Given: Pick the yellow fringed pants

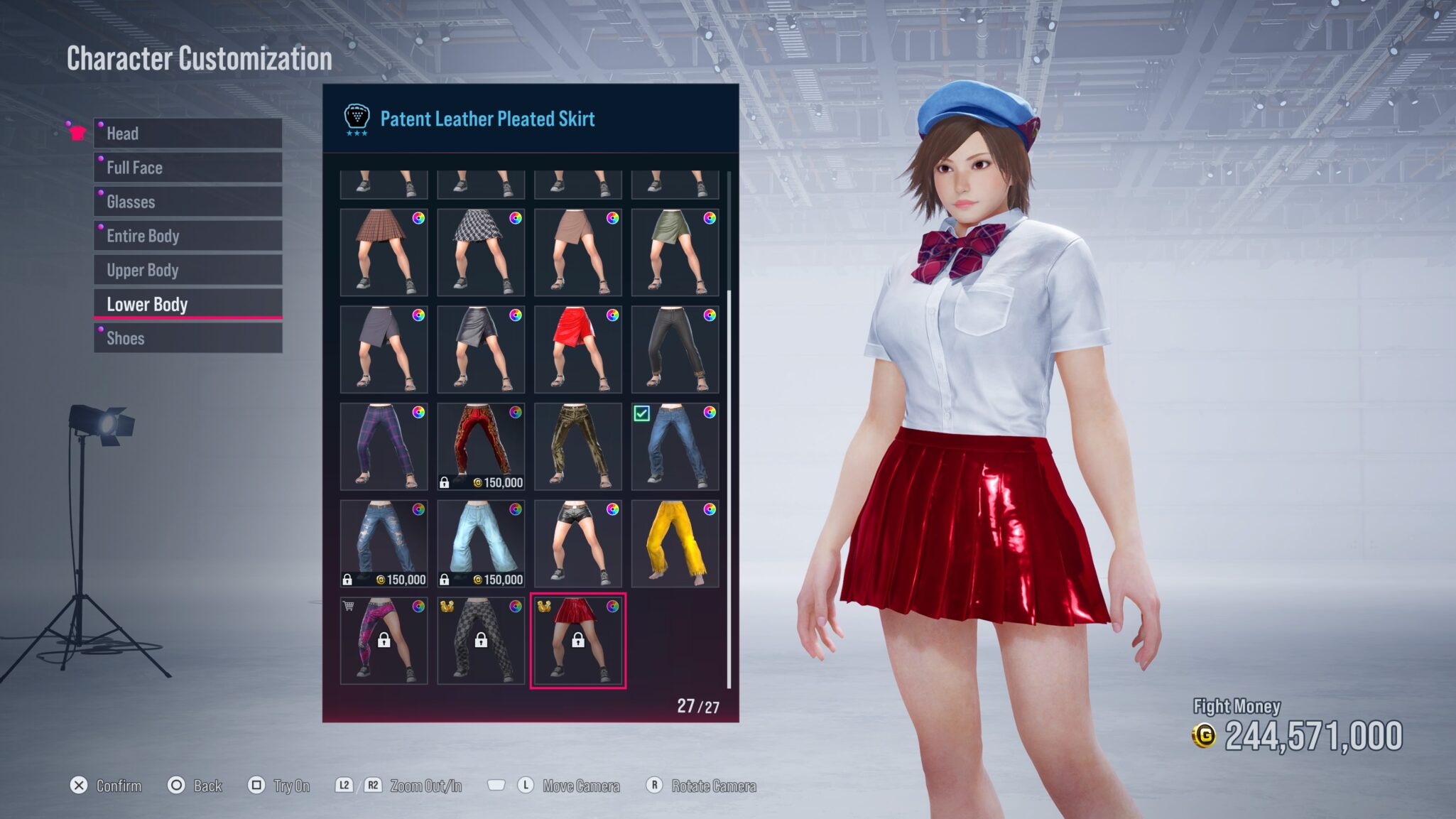Looking at the screenshot, I should pos(675,543).
